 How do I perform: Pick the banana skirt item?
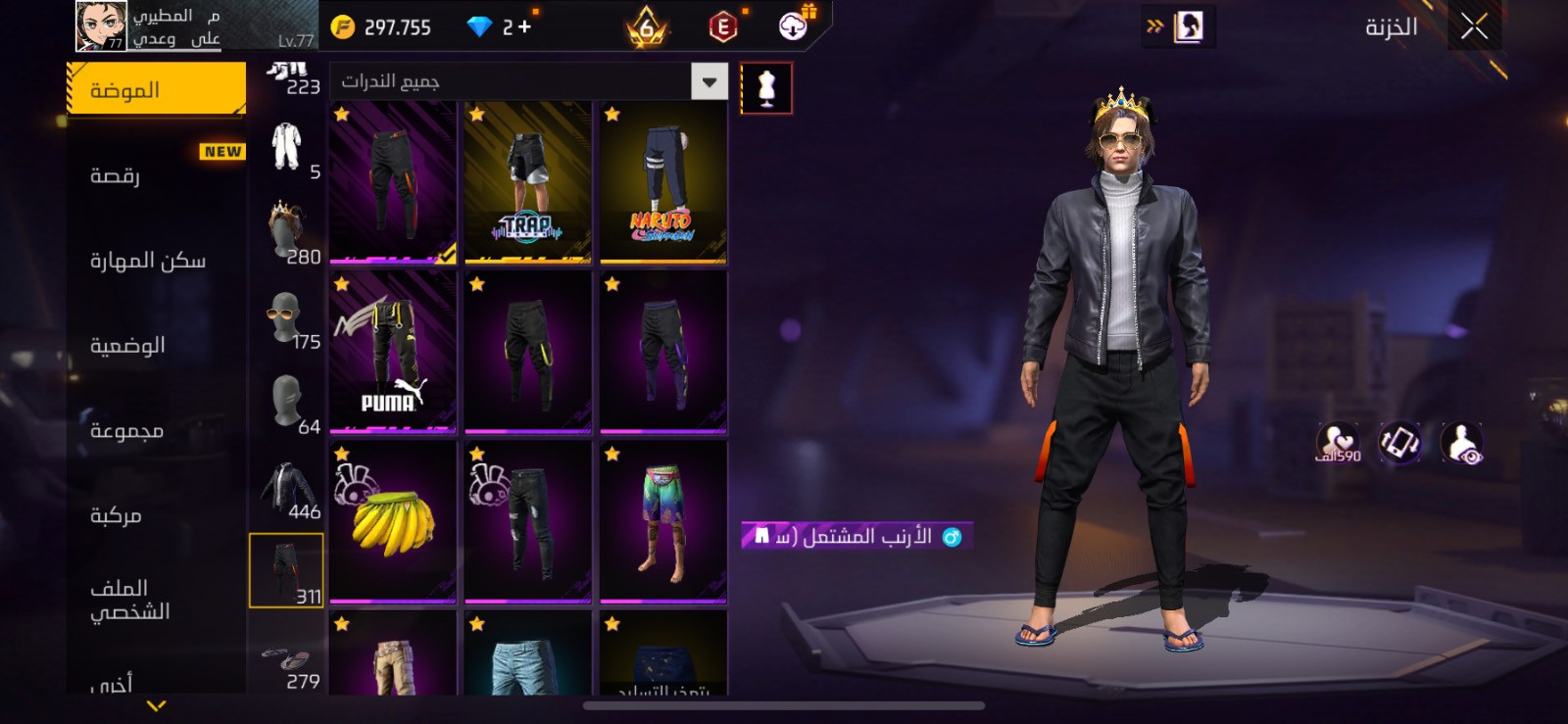(x=393, y=522)
